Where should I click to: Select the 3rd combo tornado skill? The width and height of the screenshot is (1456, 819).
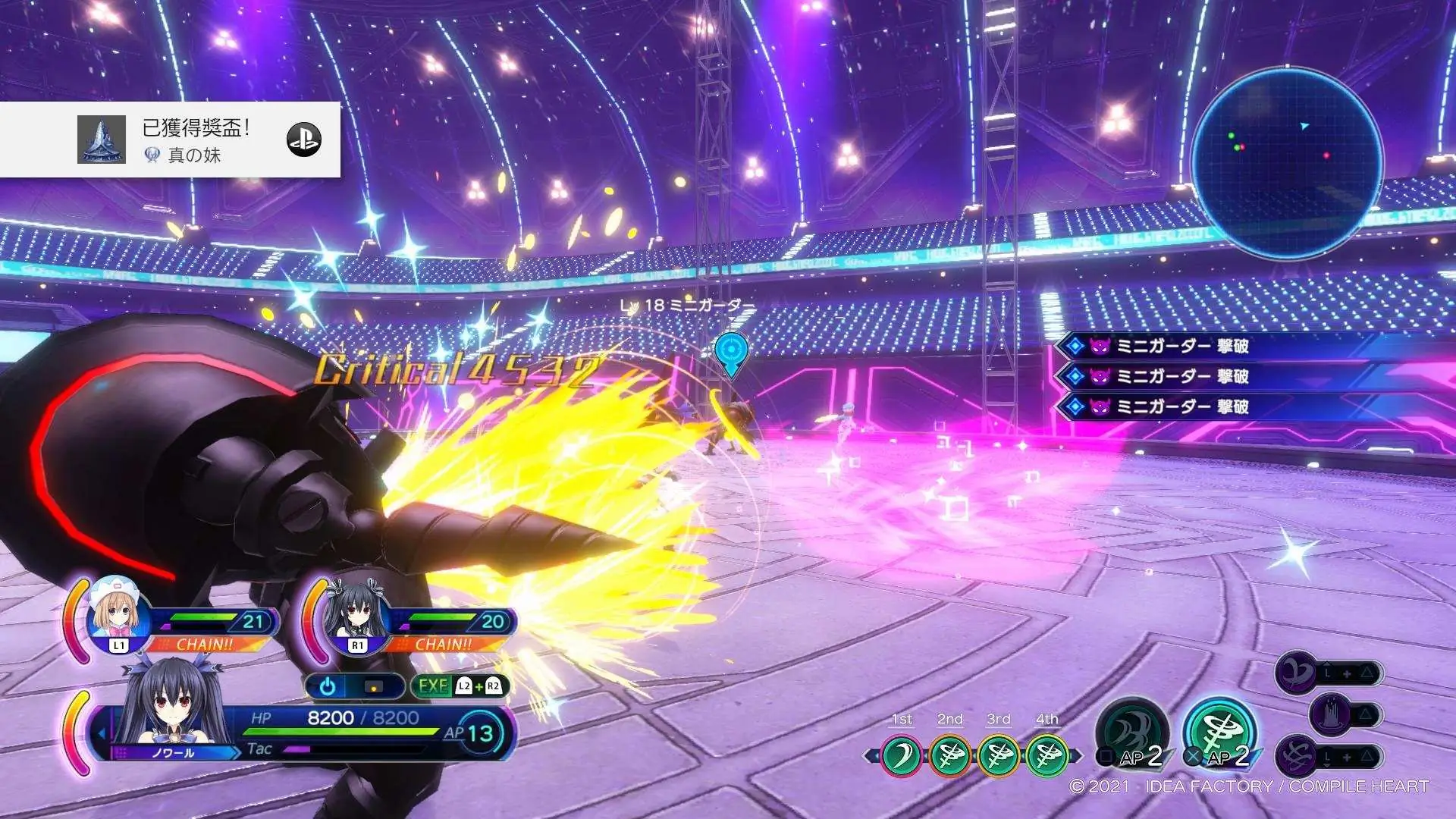pos(999,755)
